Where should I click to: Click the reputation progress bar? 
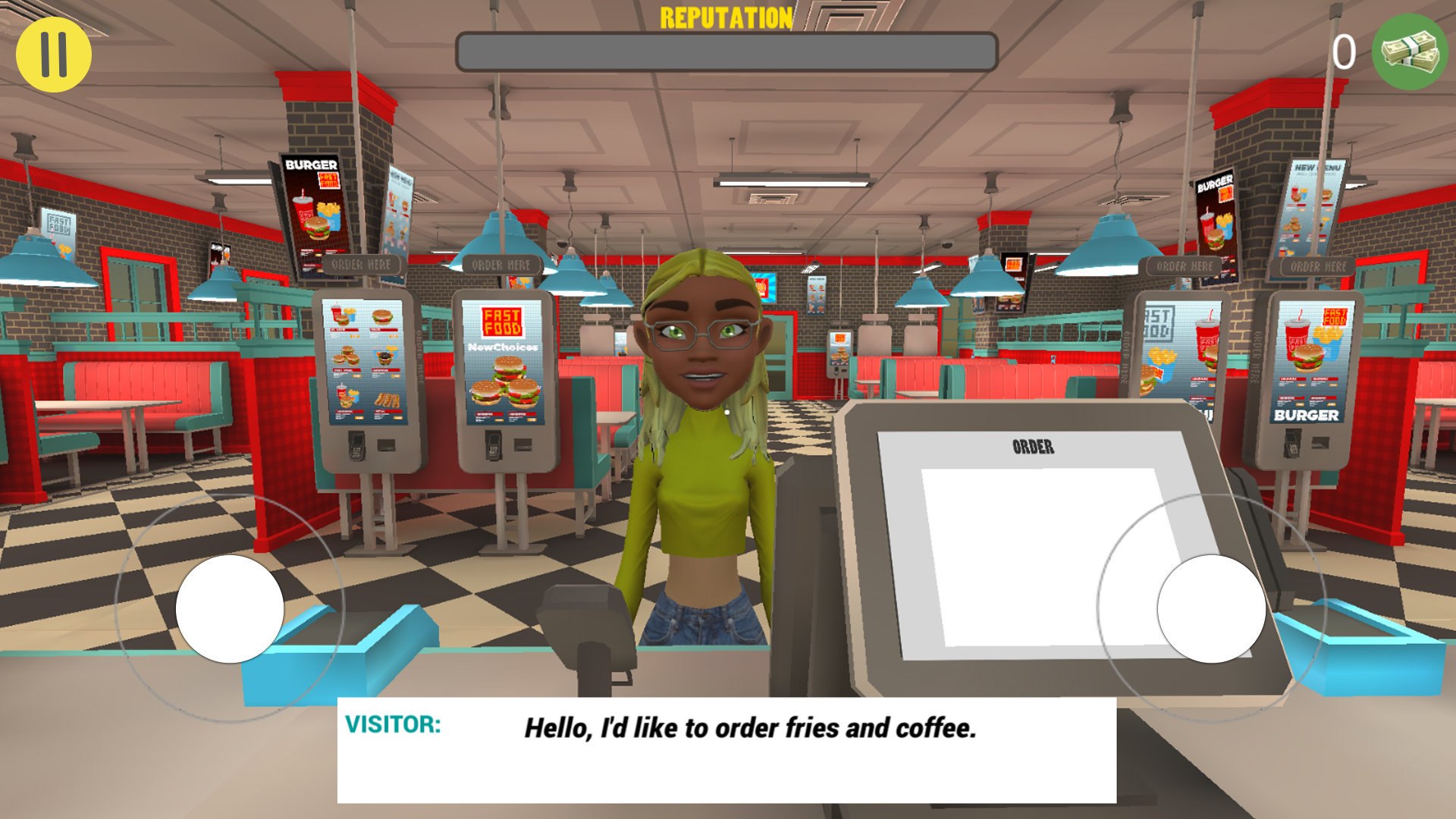click(726, 49)
